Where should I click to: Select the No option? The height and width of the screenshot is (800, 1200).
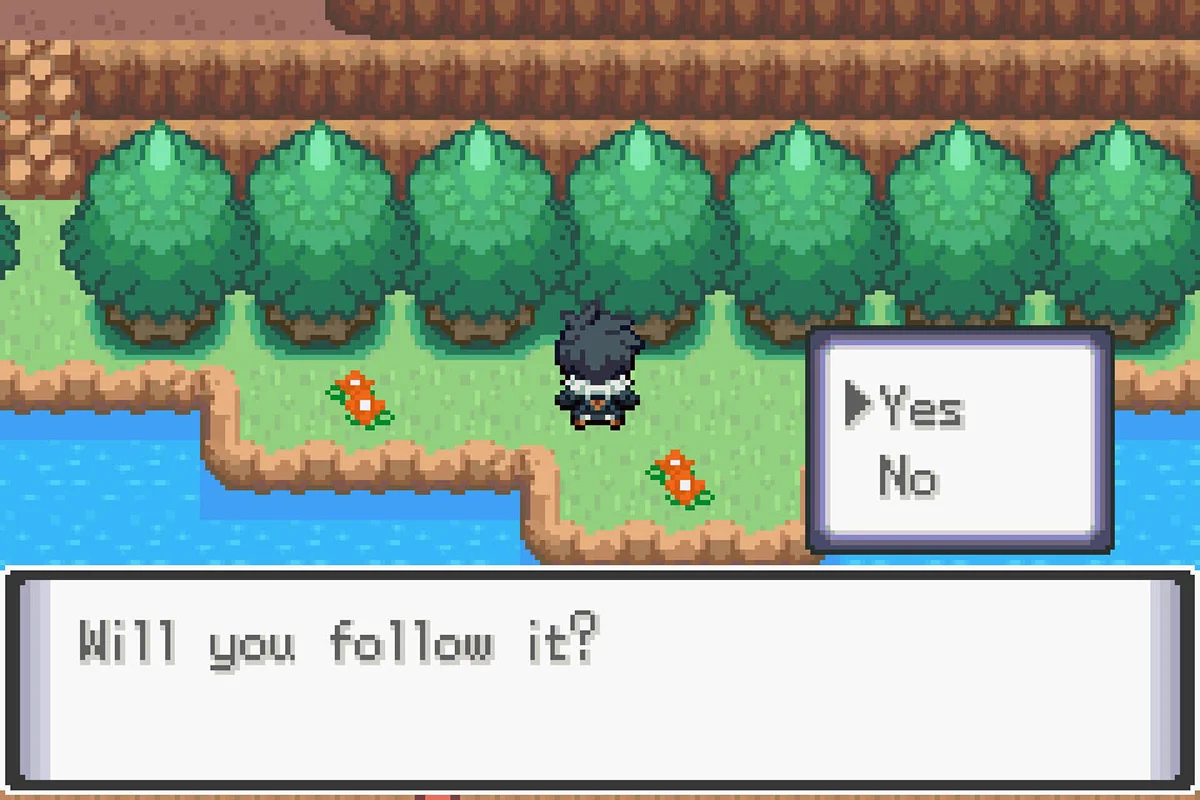908,478
